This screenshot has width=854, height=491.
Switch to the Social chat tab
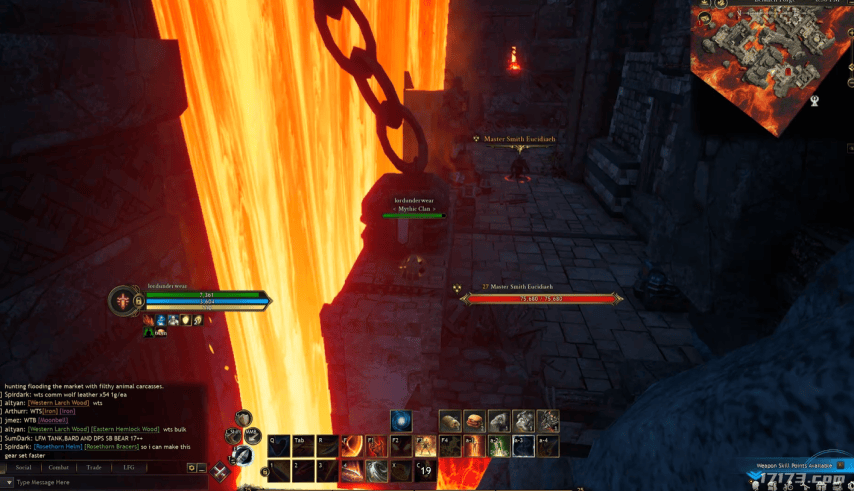tap(24, 467)
